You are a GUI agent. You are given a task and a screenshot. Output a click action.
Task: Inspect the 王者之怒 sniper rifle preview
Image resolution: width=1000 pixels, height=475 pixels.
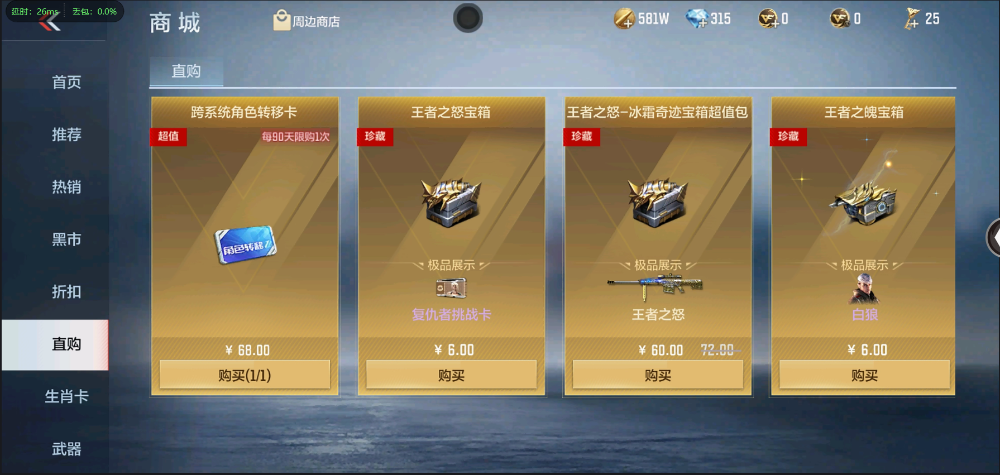657,288
